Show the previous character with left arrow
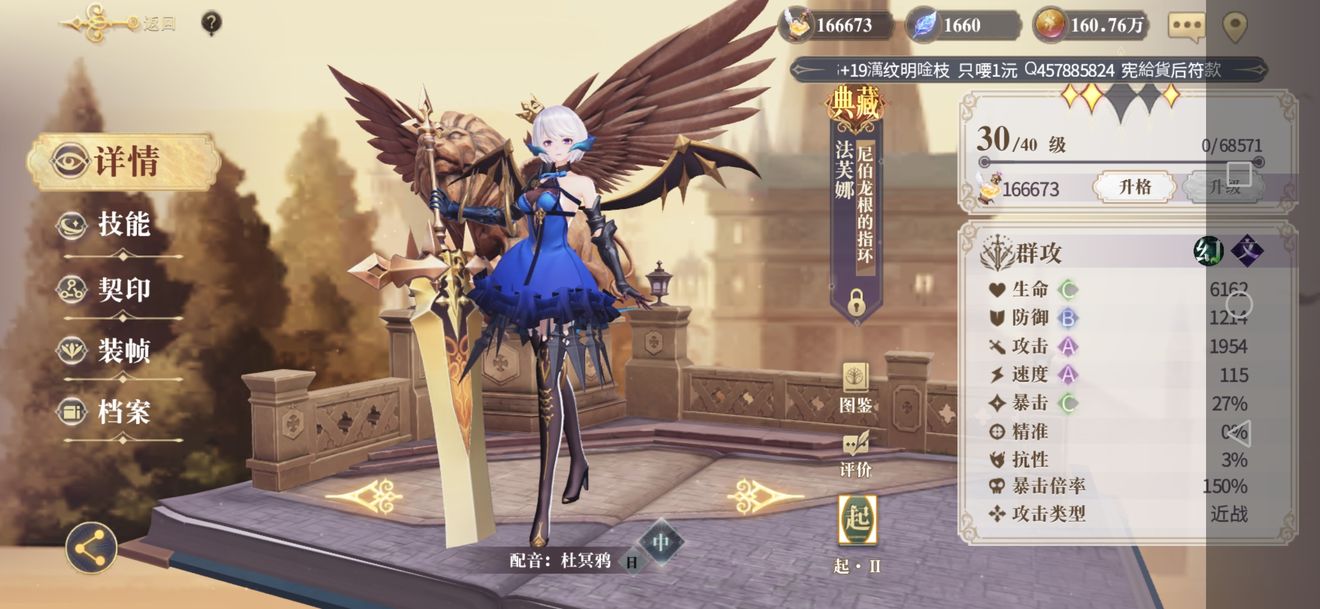 [364, 495]
